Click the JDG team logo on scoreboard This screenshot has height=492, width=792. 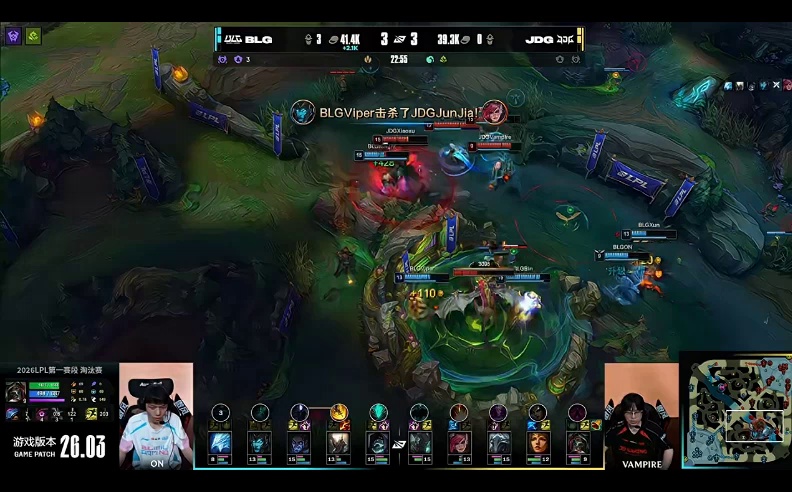(565, 40)
